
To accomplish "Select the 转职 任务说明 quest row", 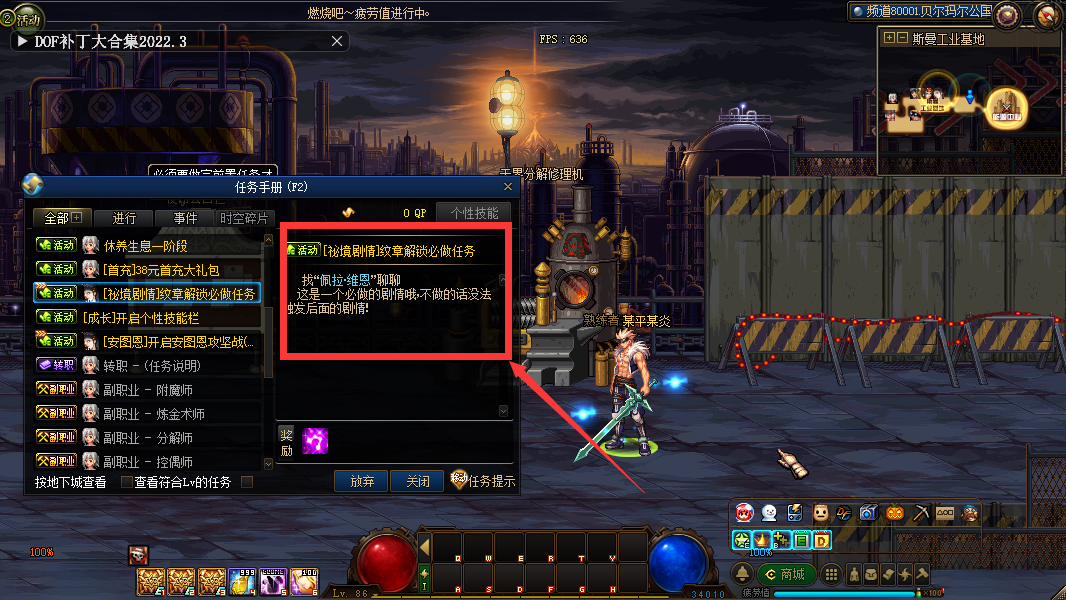I will coord(152,366).
